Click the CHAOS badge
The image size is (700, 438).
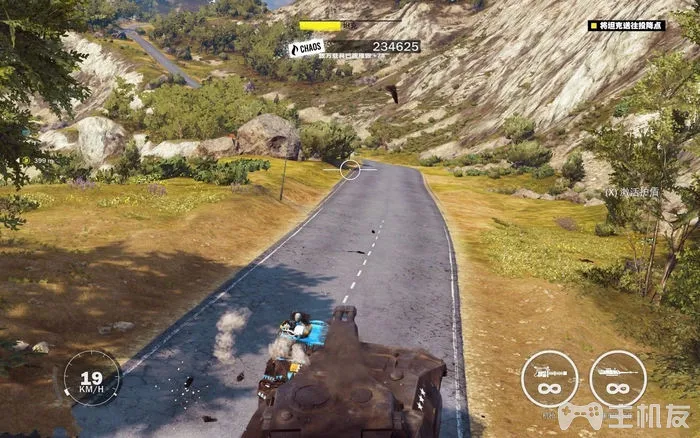tap(307, 47)
